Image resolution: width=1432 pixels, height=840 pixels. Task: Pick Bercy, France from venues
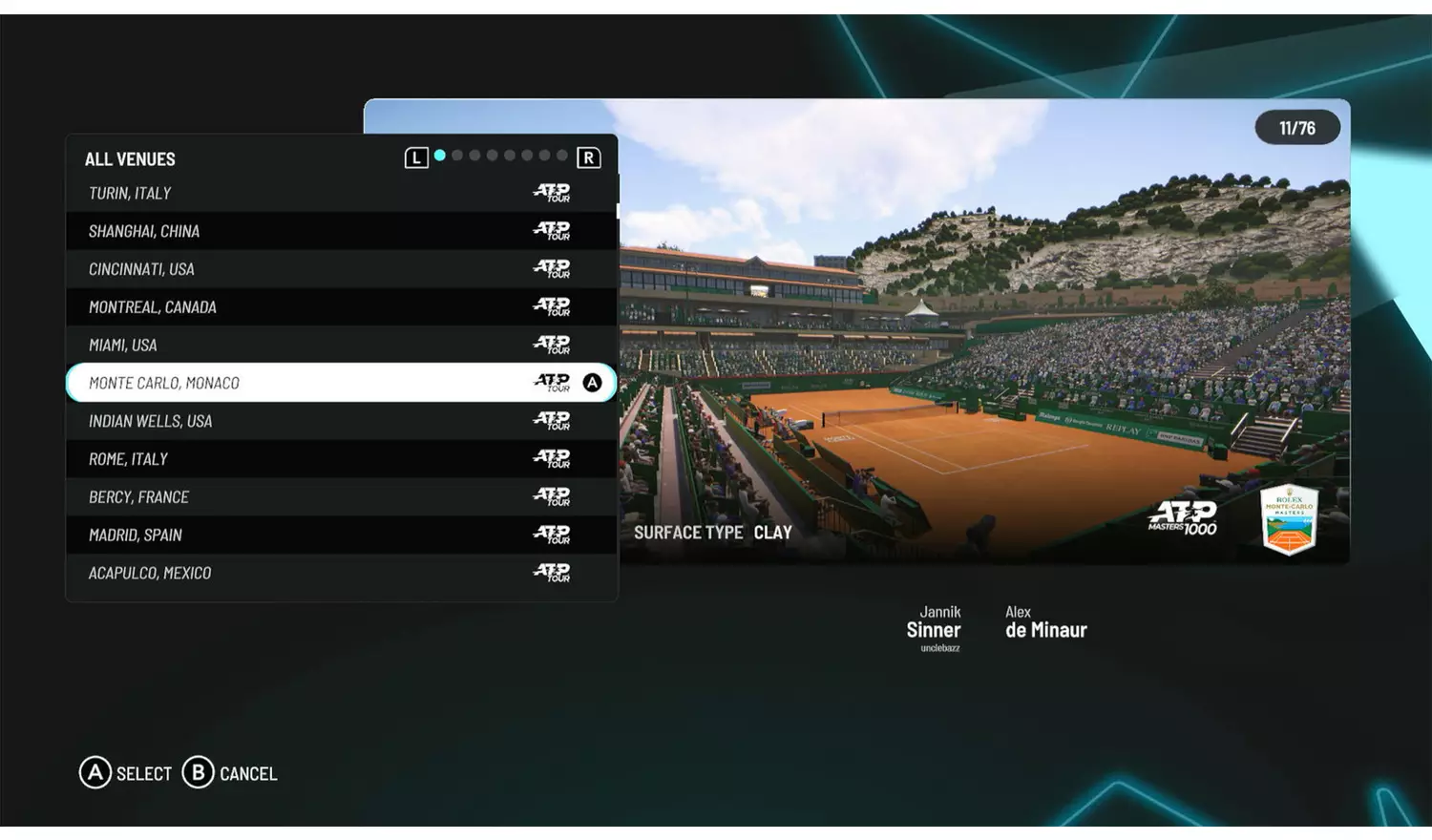click(x=341, y=497)
